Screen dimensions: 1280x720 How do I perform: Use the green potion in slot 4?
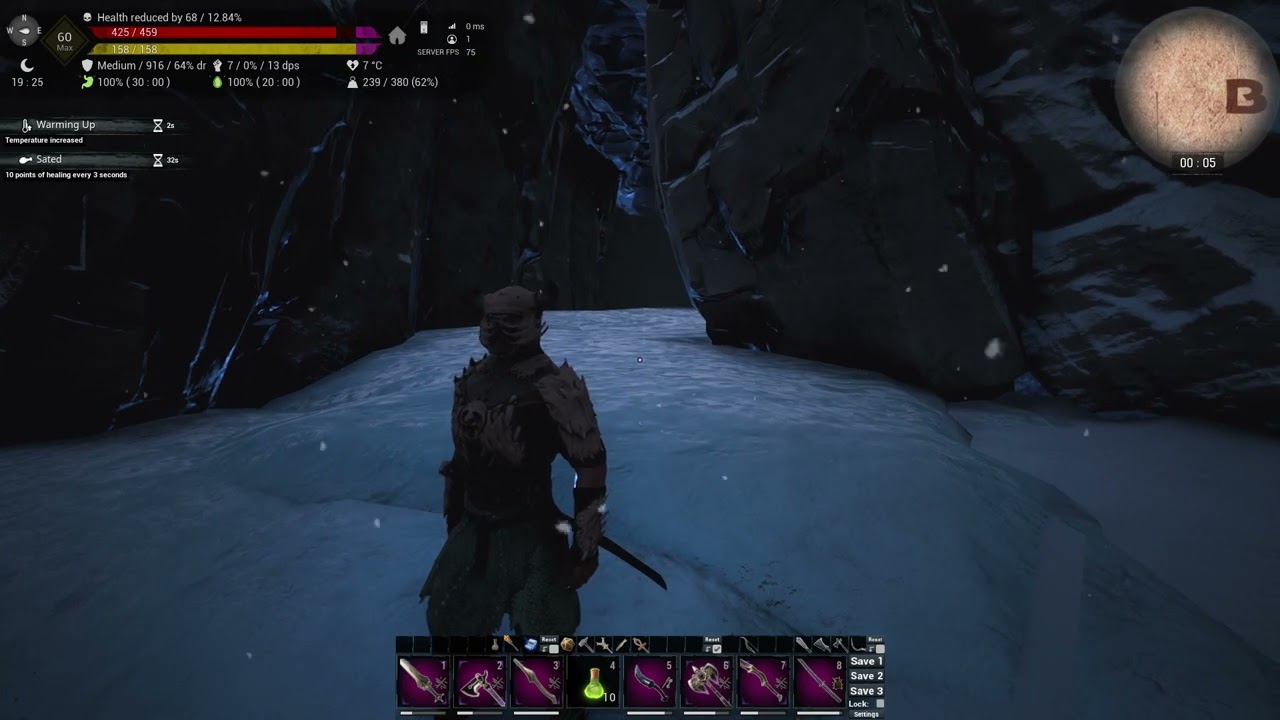[593, 682]
